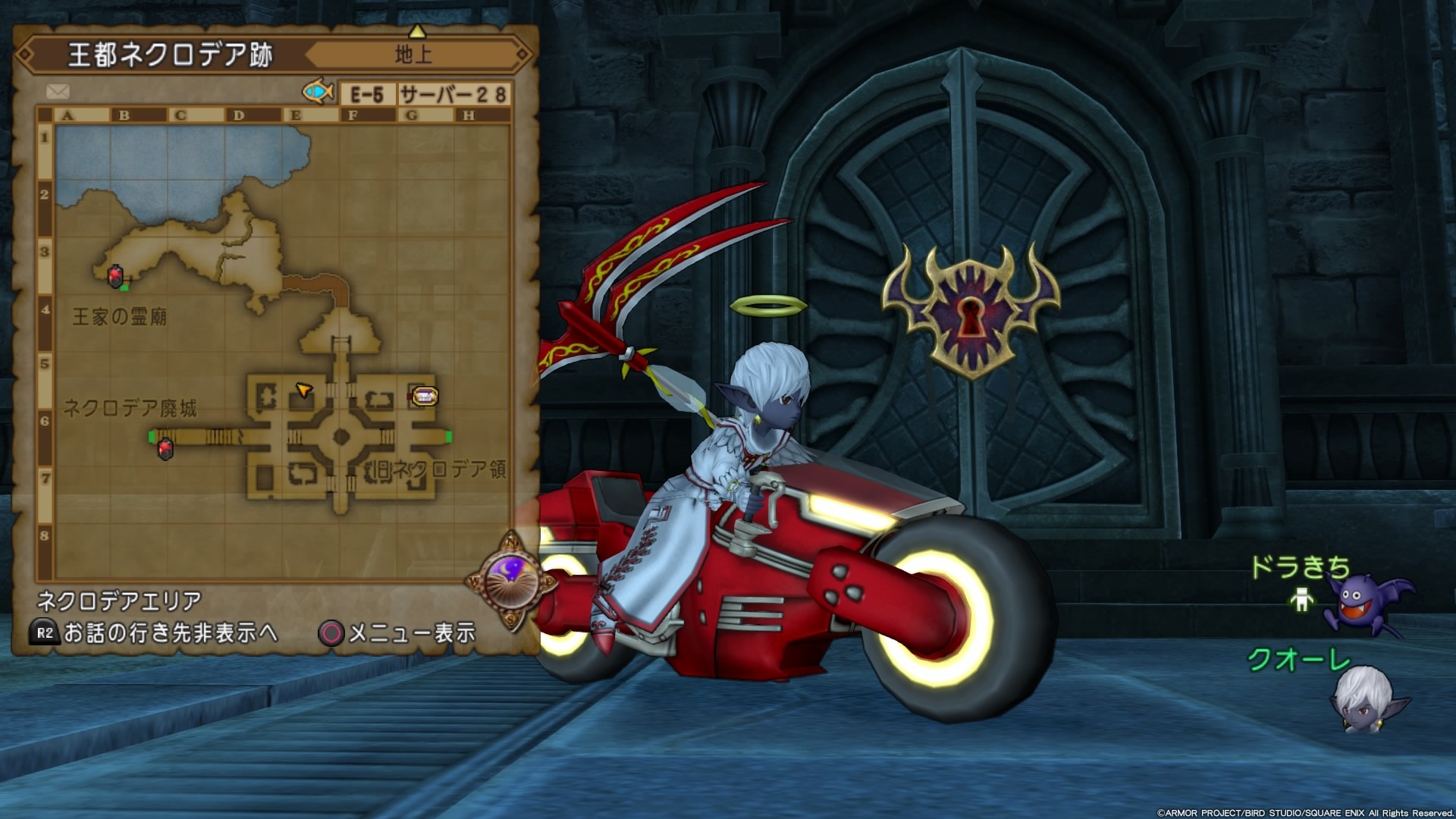This screenshot has width=1456, height=819.
Task: Click the keyhole emblem on the castle door
Action: 970,316
